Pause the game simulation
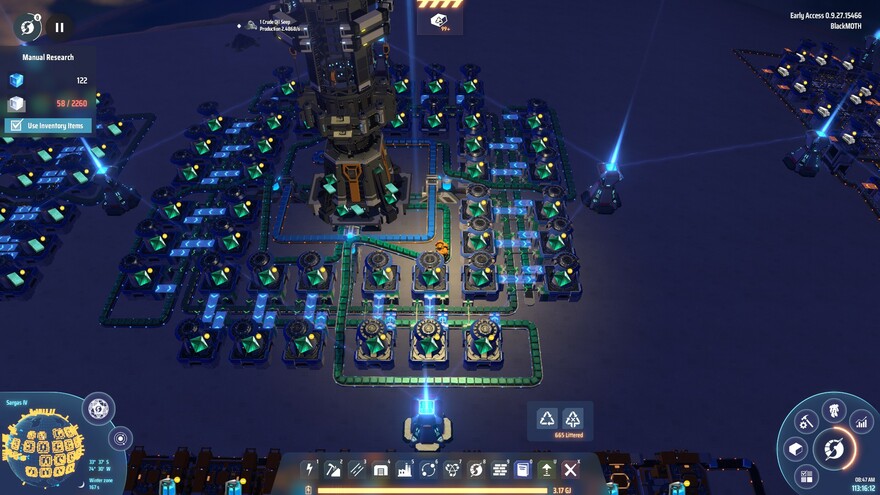 point(59,28)
